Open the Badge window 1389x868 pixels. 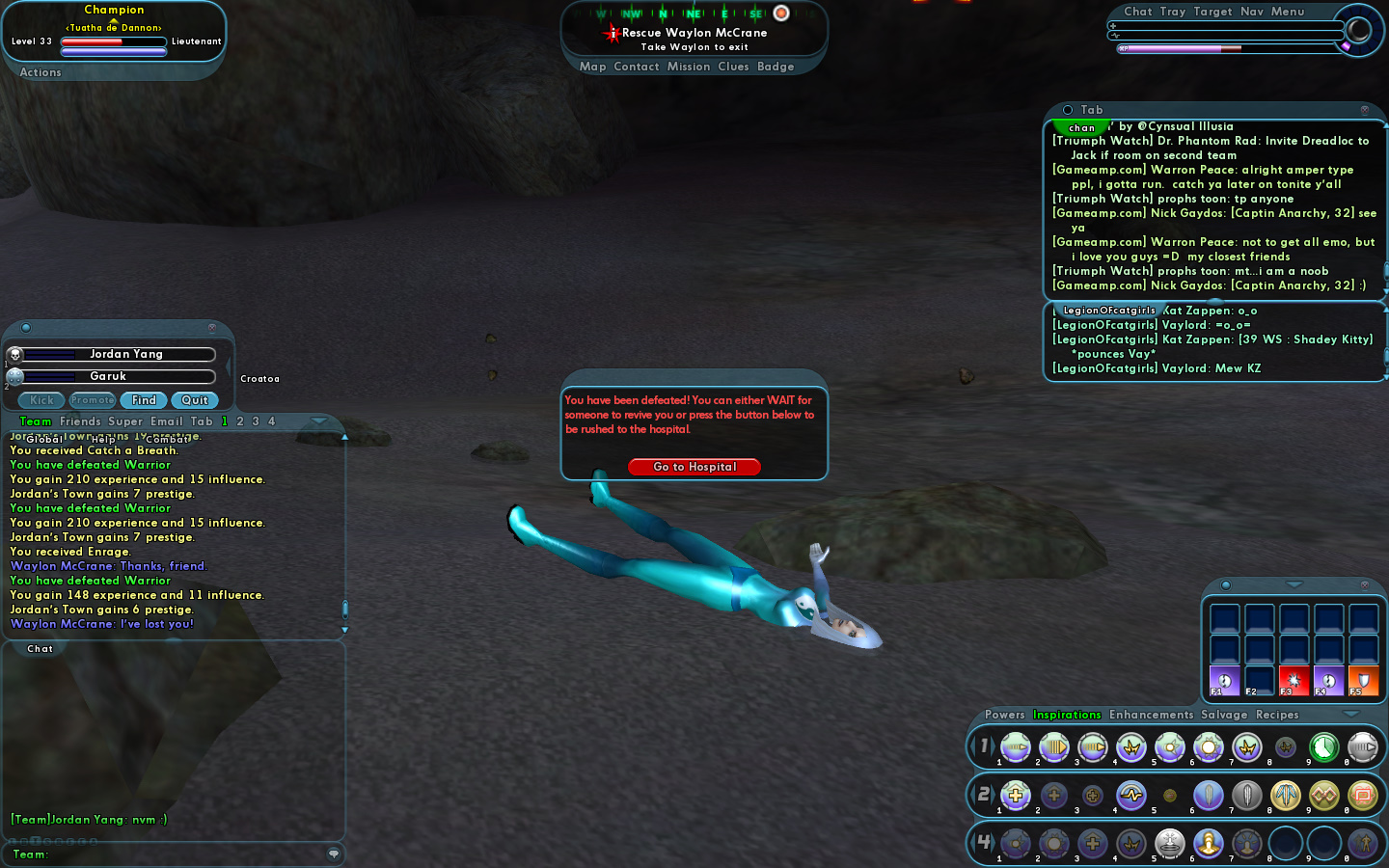(776, 67)
